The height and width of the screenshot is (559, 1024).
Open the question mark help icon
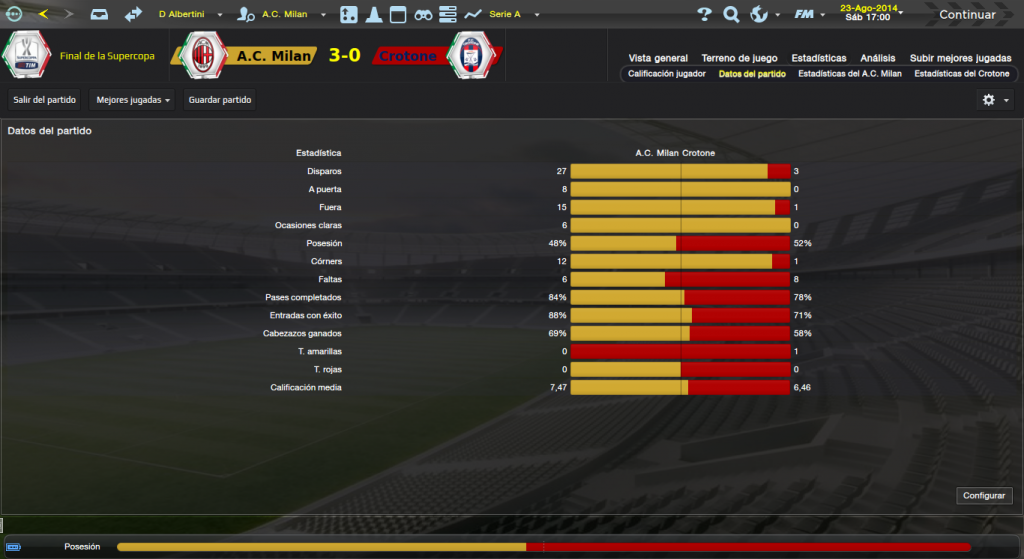[704, 15]
